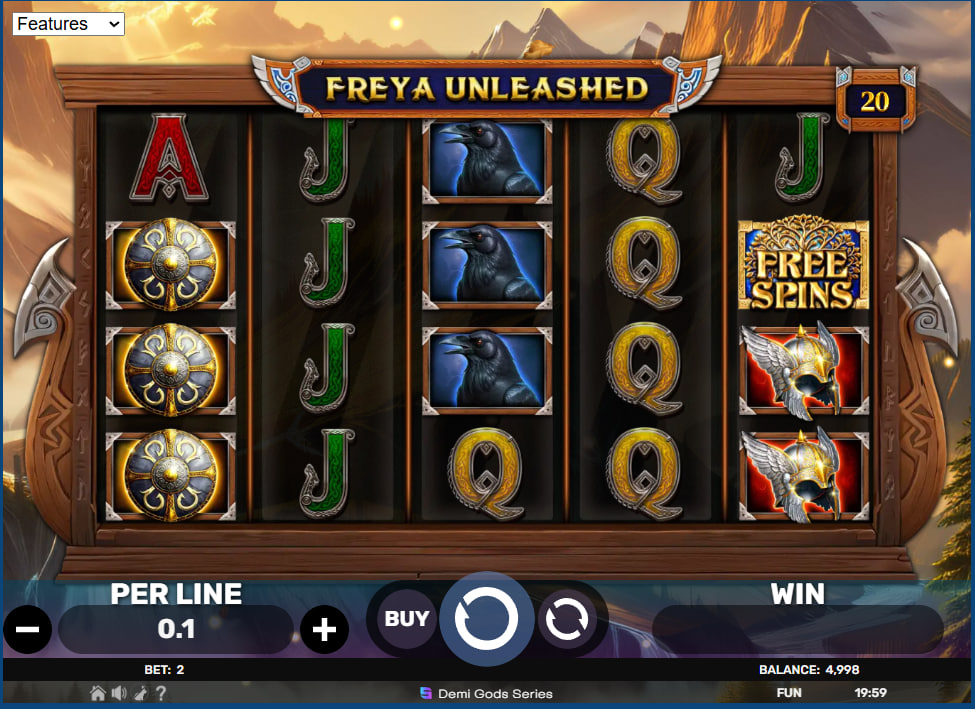Open help with the question mark icon

160,693
